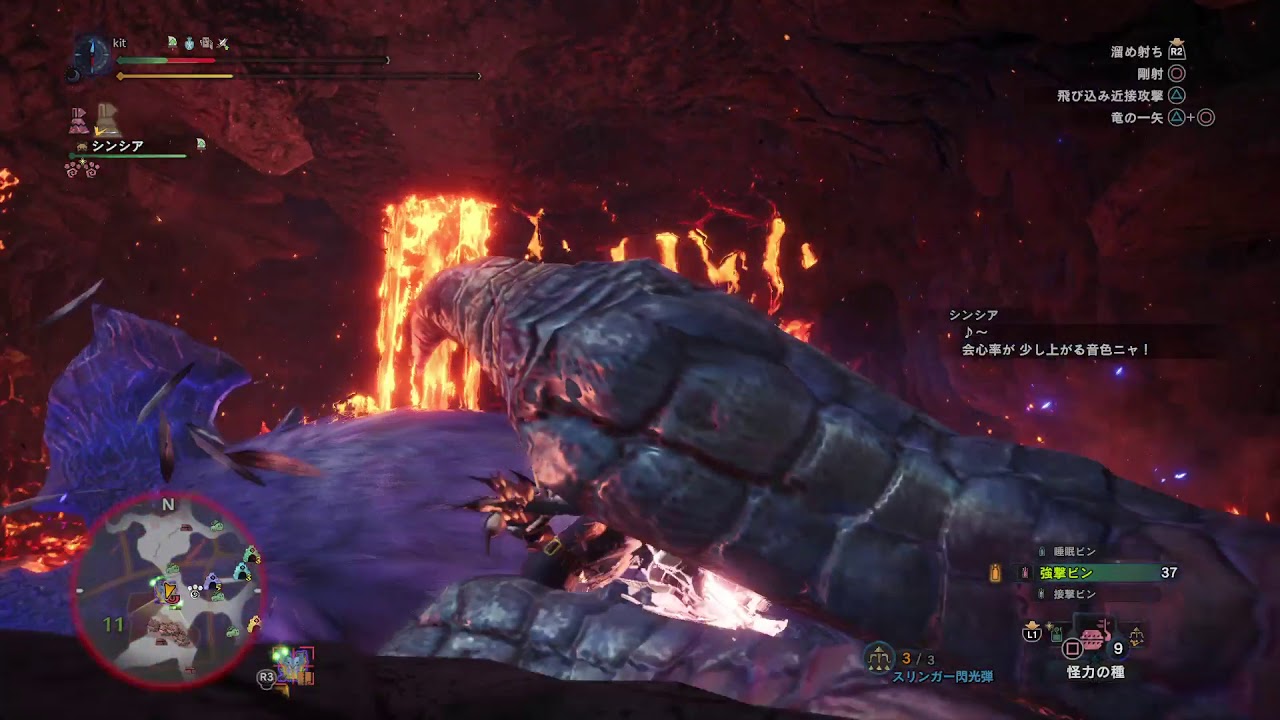Viewport: 1280px width, 720px height.
Task: Click the crossed-sword attack buff status icon
Action: 224,43
